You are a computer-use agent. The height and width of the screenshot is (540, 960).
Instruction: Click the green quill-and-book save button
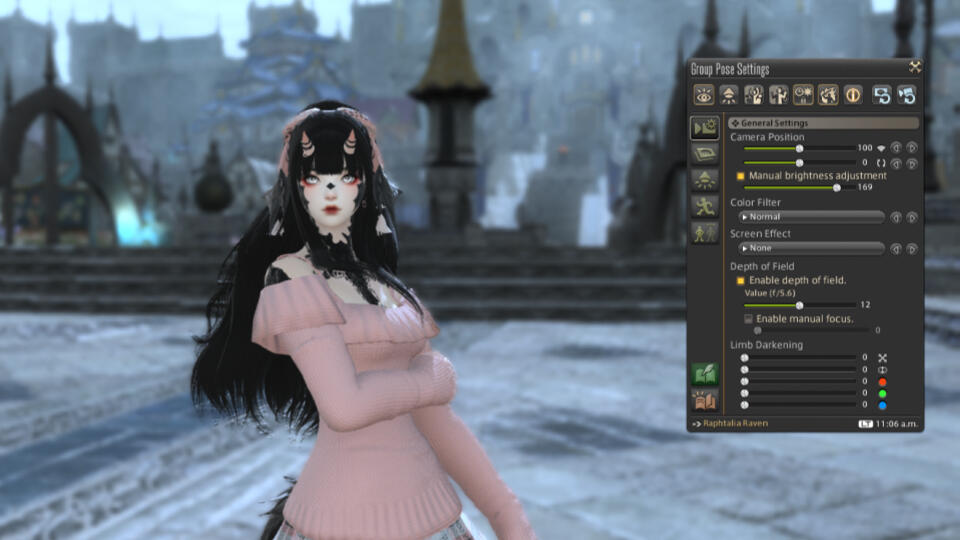click(x=704, y=374)
